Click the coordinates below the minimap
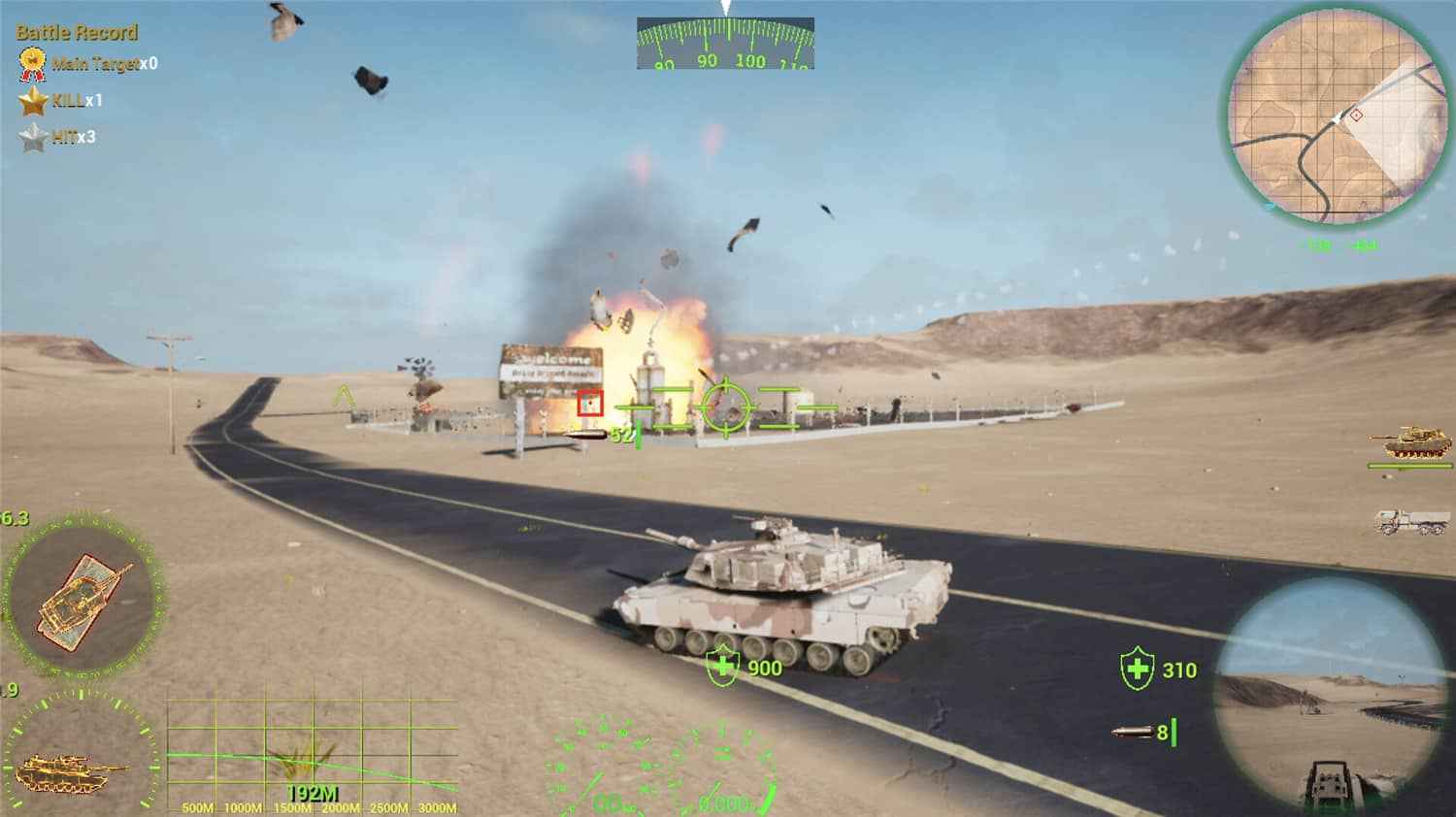Screen dimensions: 1456x817 [1340, 245]
